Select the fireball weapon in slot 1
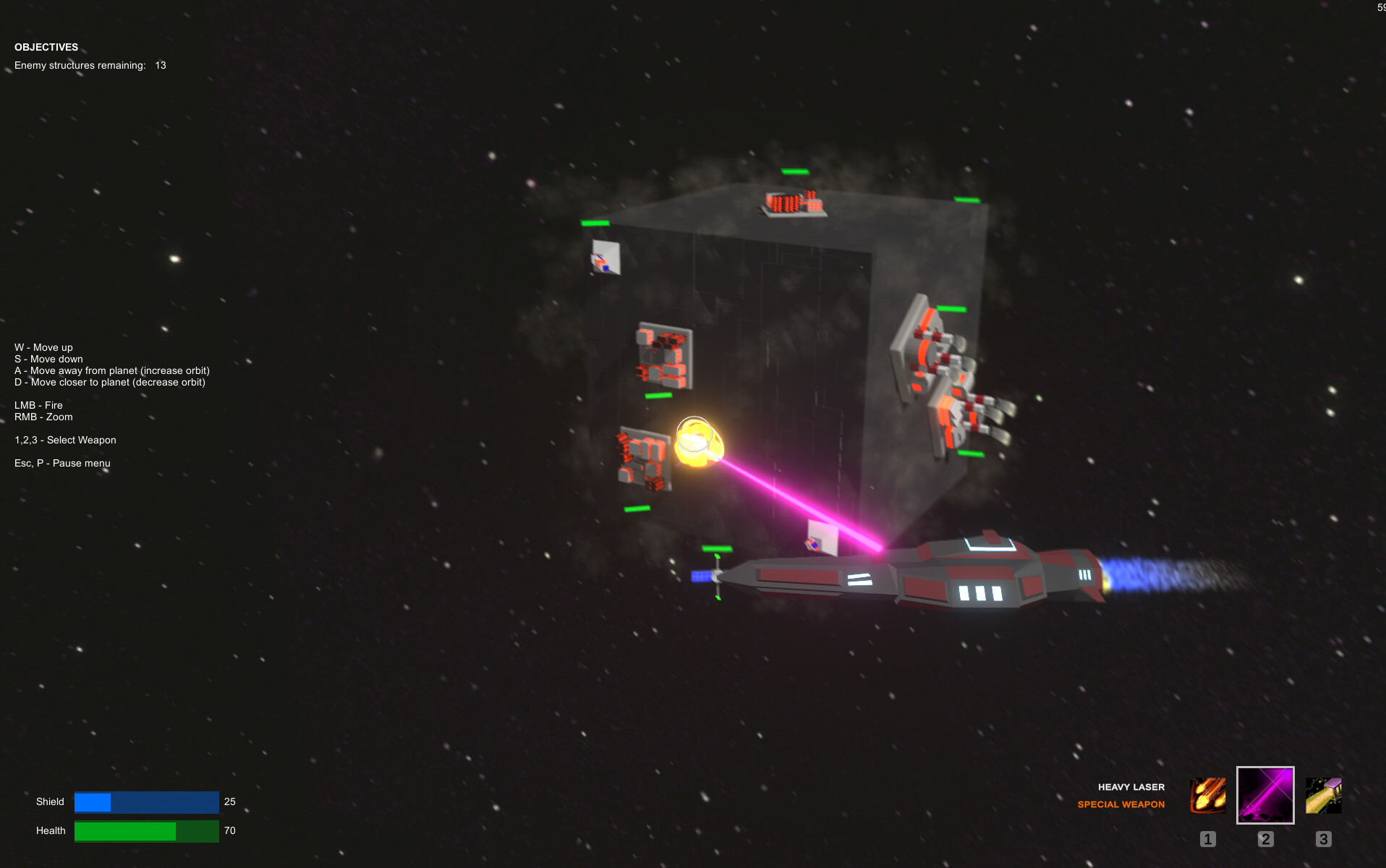This screenshot has width=1386, height=868. click(1207, 795)
